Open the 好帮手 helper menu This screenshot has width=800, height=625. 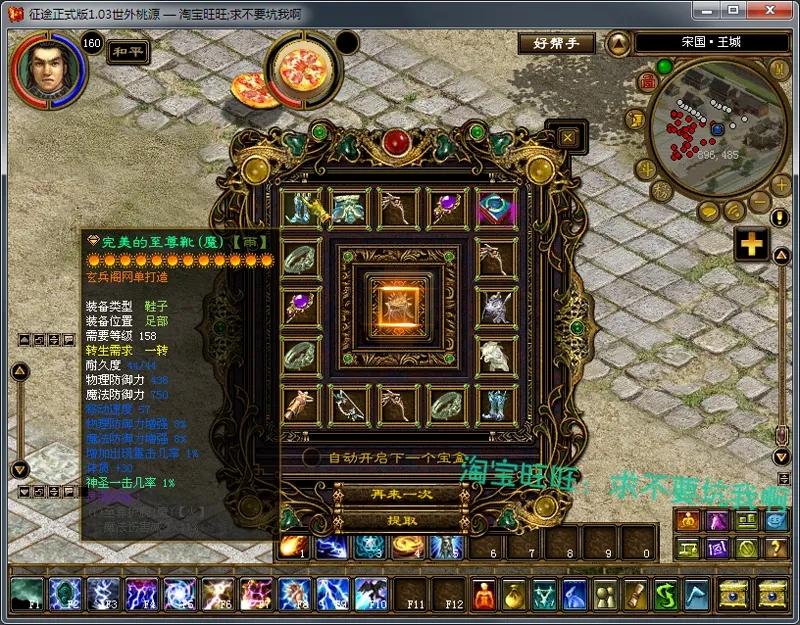[556, 43]
